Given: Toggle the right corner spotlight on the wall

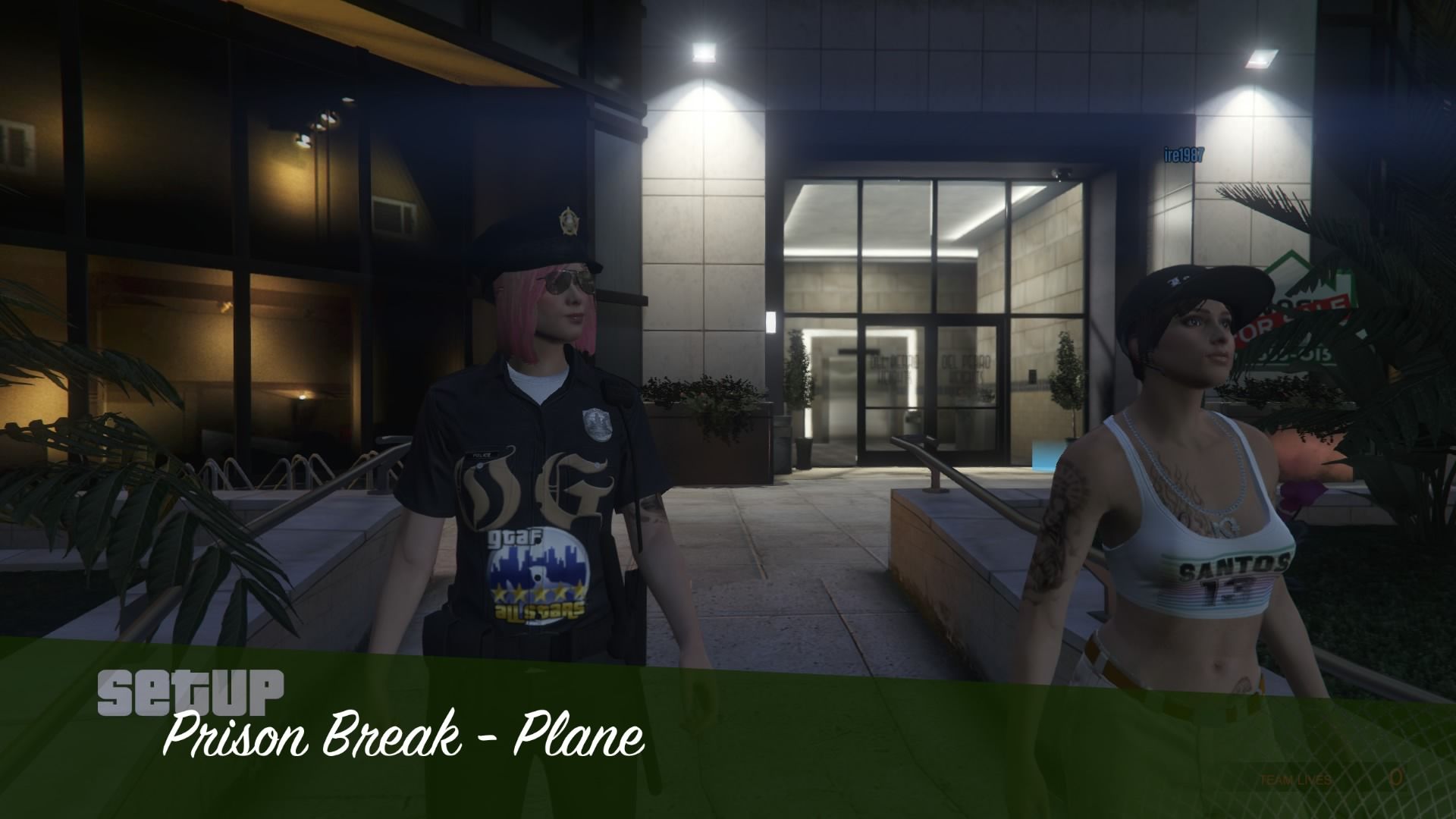Looking at the screenshot, I should pos(1259,61).
